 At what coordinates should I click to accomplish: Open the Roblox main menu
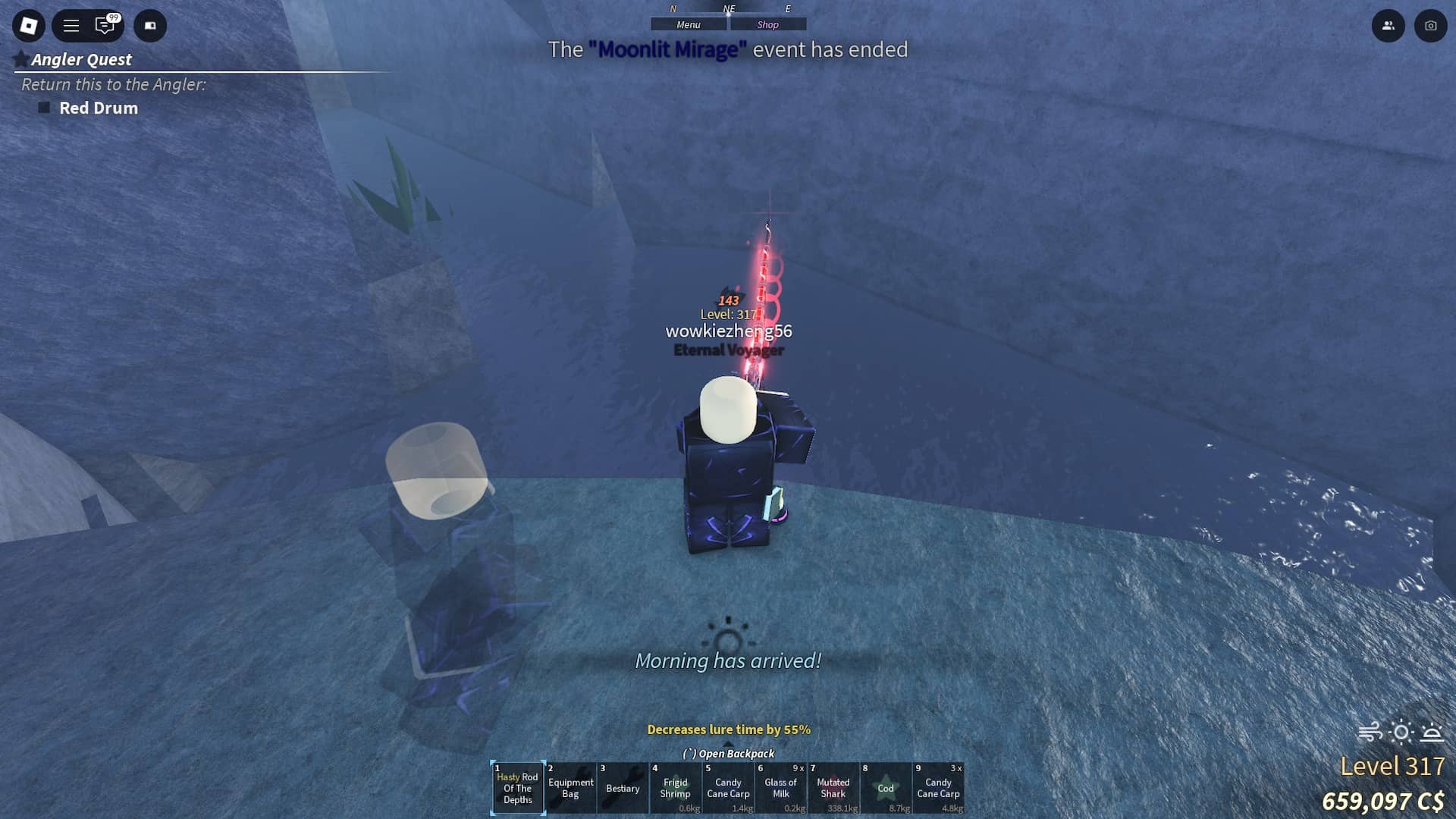click(29, 26)
